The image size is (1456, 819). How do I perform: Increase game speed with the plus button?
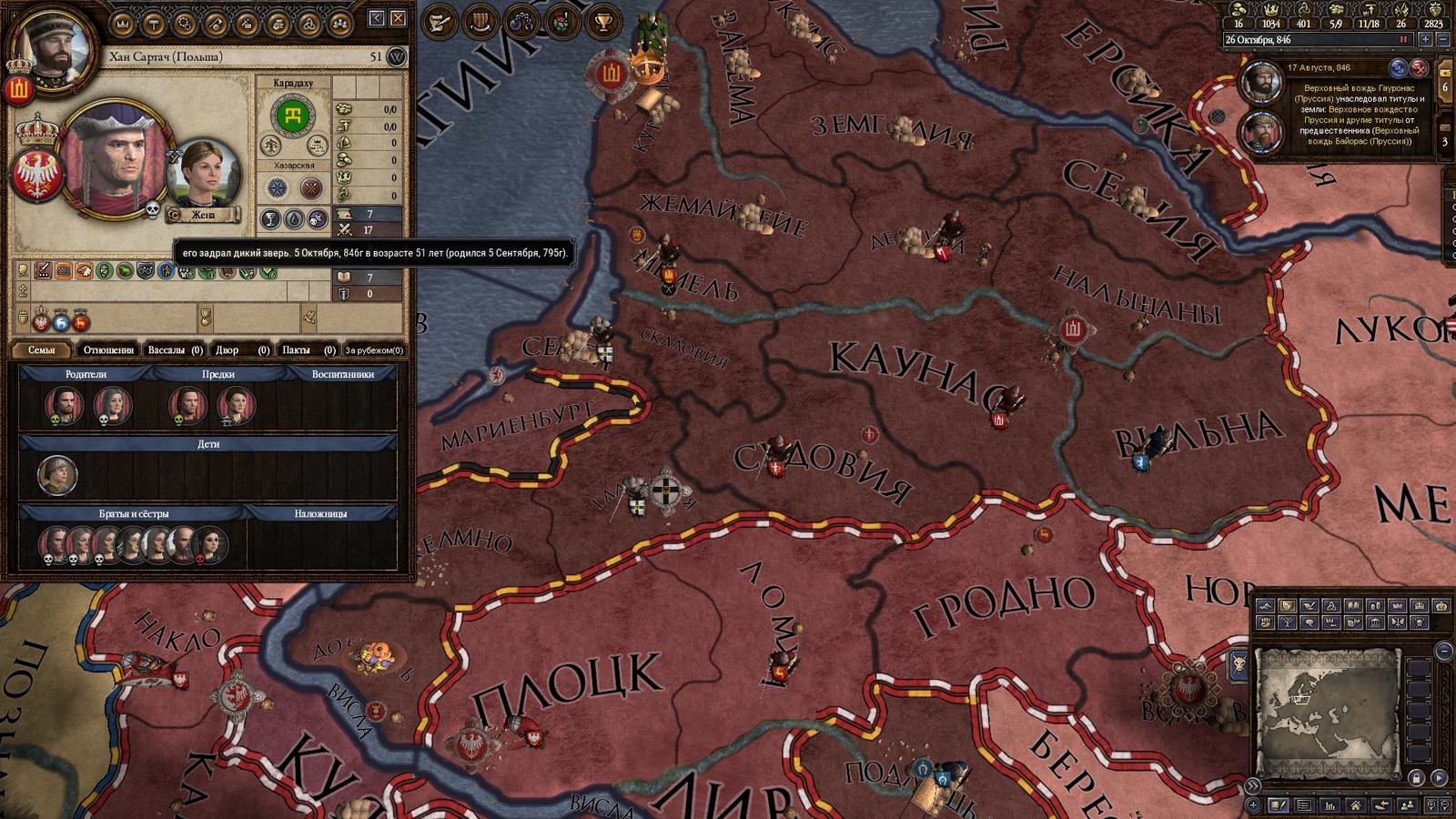1425,40
